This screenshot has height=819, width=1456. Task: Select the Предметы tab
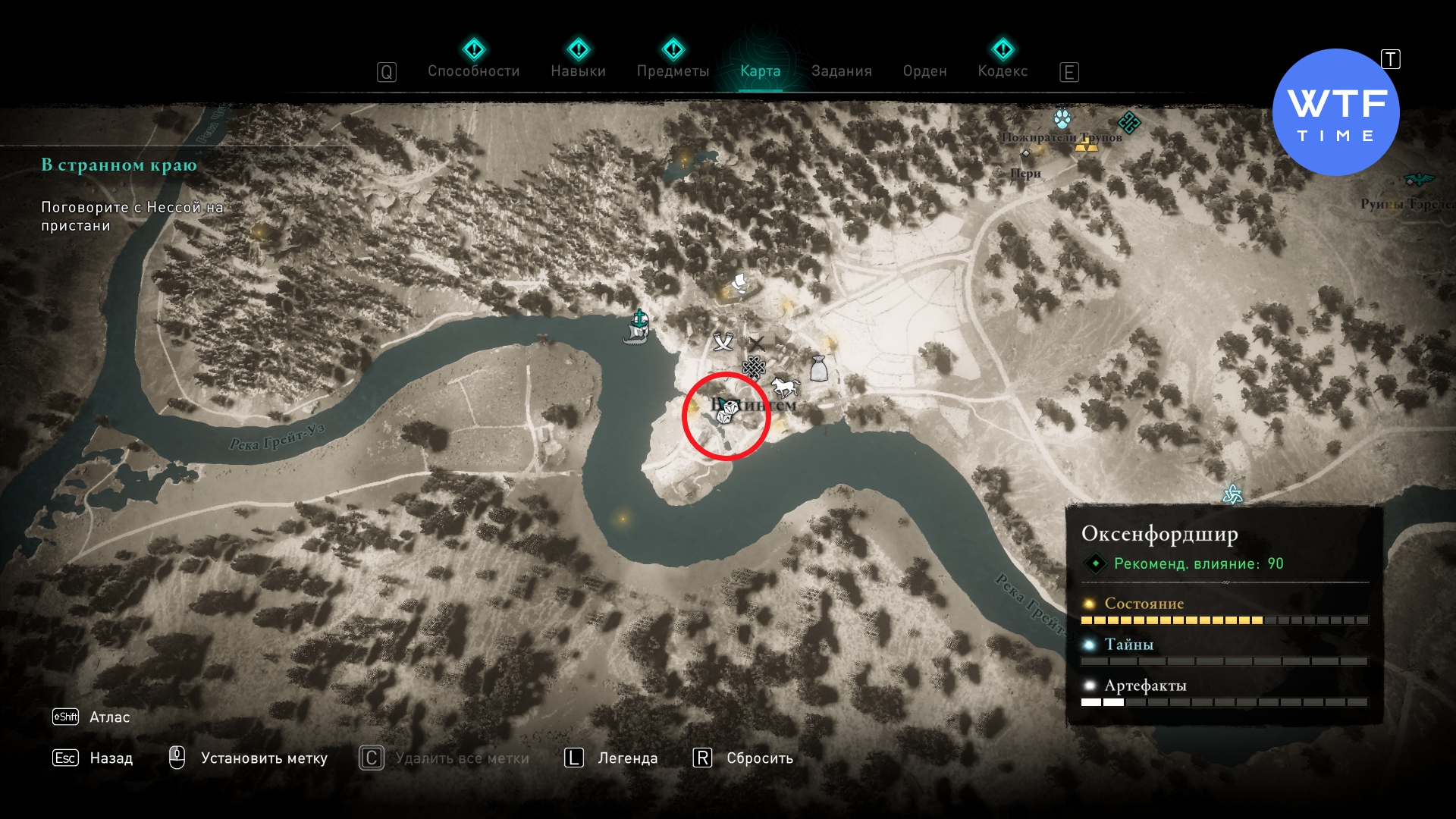click(673, 71)
